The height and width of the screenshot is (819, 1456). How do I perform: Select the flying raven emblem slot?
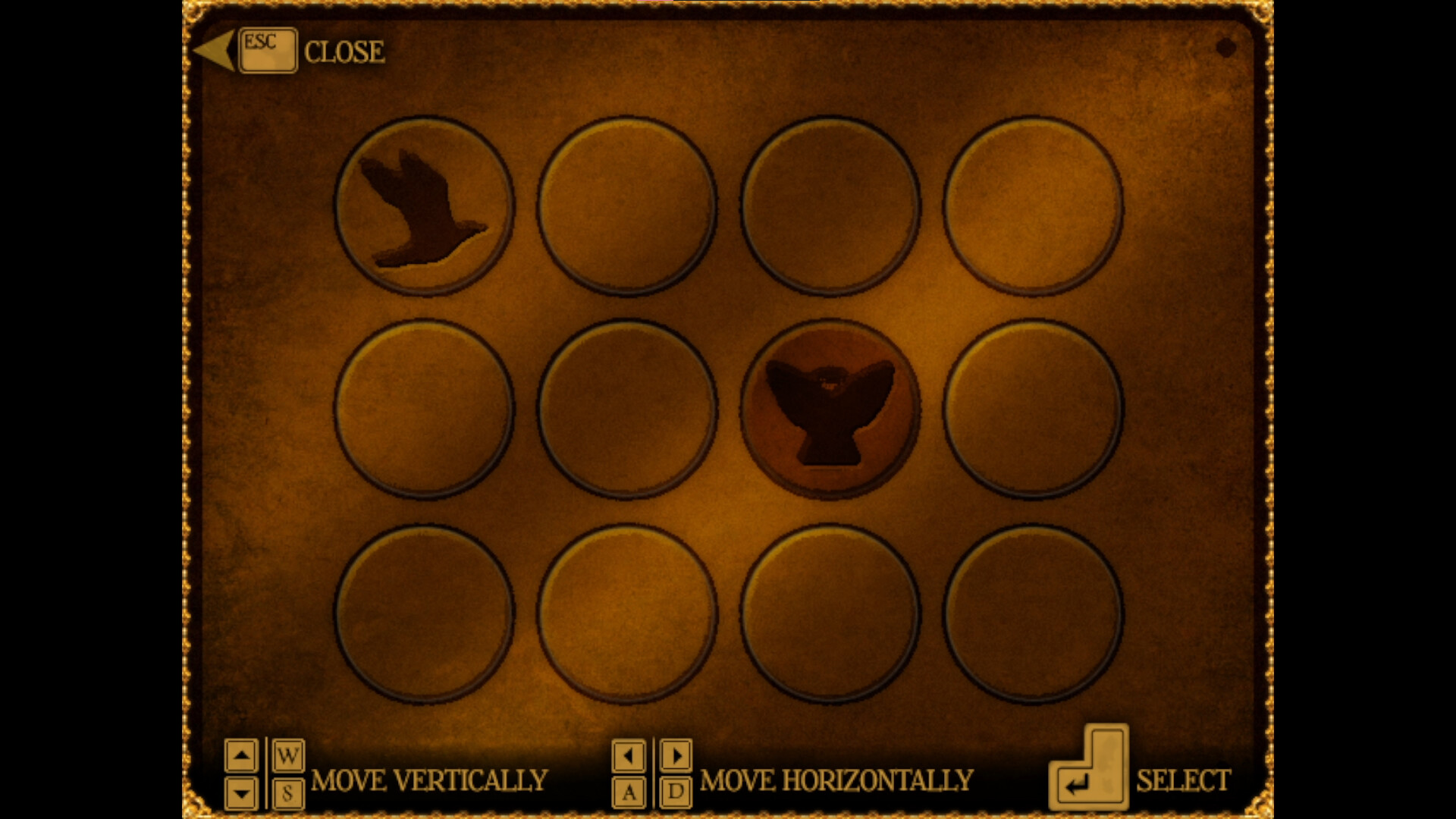pos(425,206)
